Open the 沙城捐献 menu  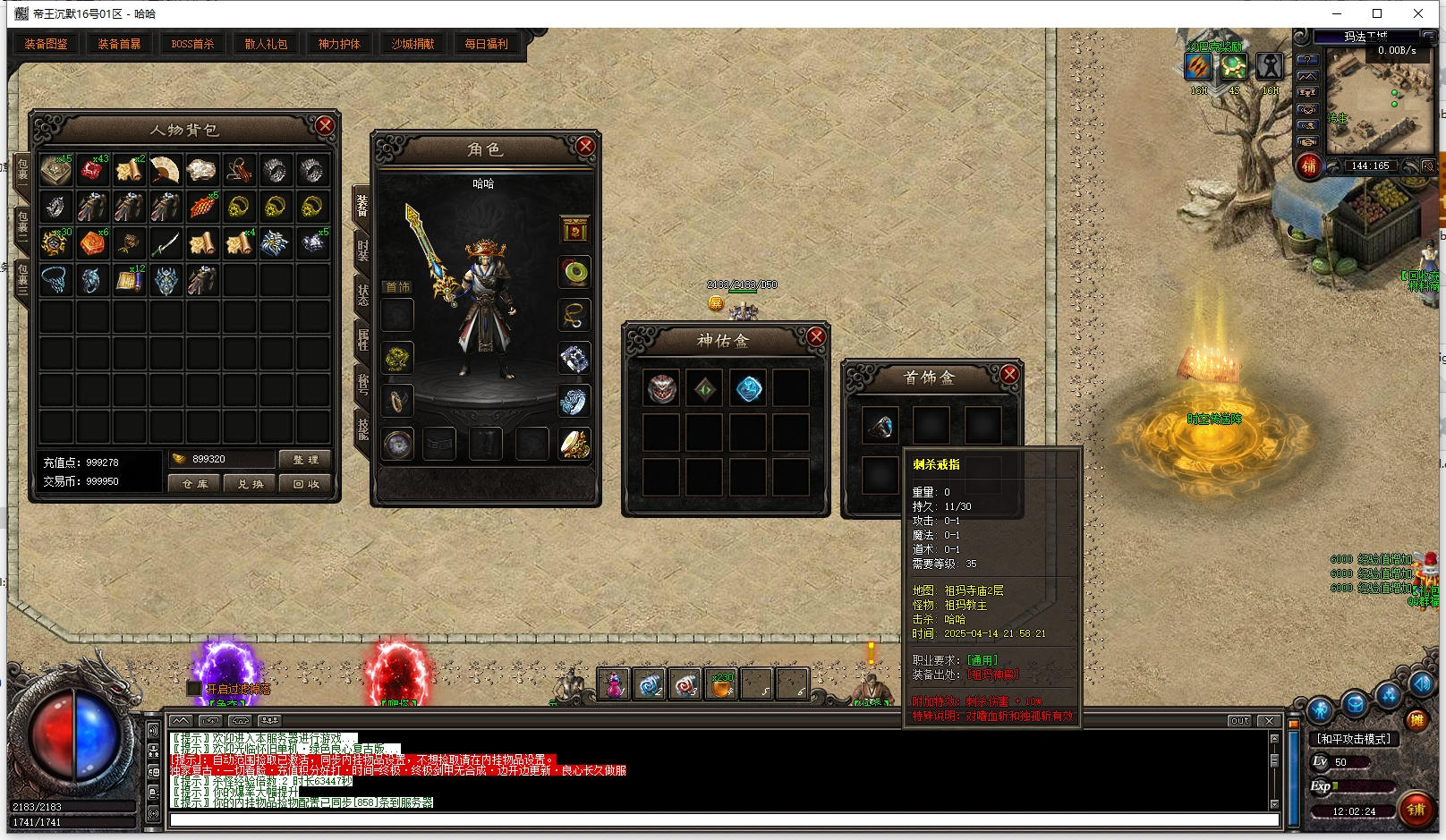click(413, 44)
